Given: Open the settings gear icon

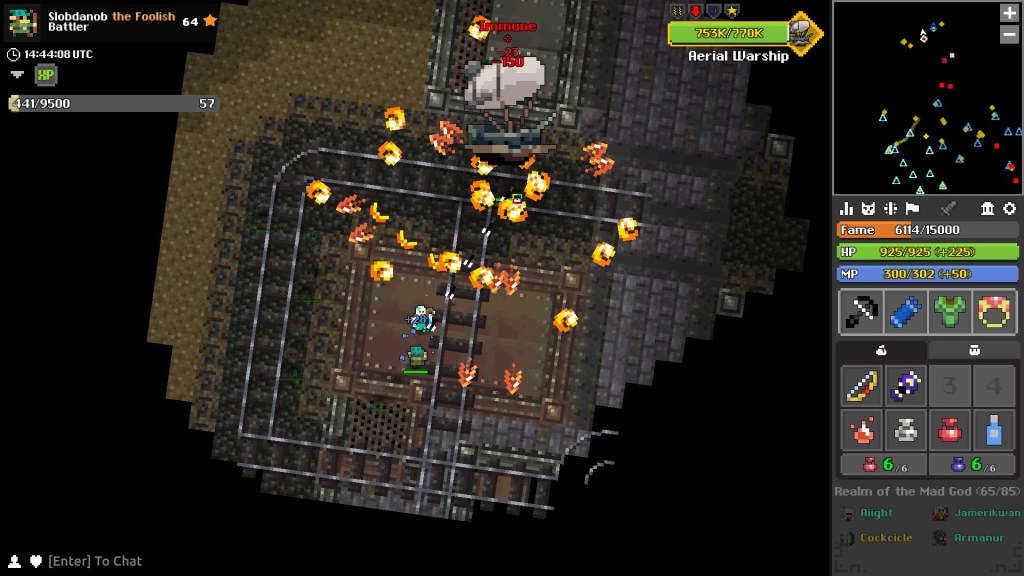Looking at the screenshot, I should [1009, 208].
